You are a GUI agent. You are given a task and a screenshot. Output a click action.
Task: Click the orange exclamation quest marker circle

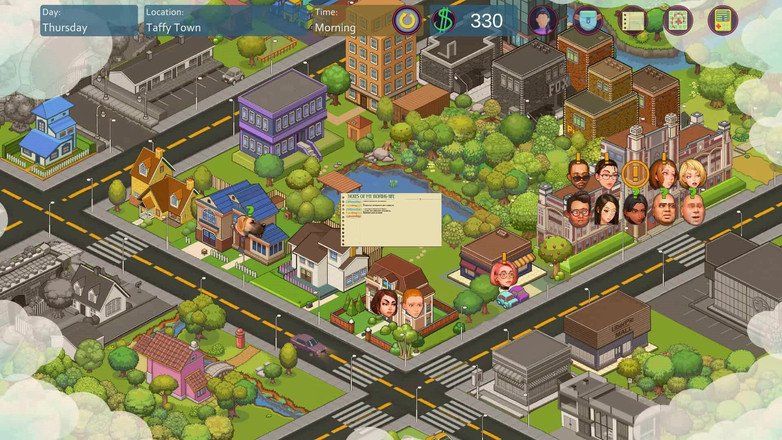(x=633, y=173)
